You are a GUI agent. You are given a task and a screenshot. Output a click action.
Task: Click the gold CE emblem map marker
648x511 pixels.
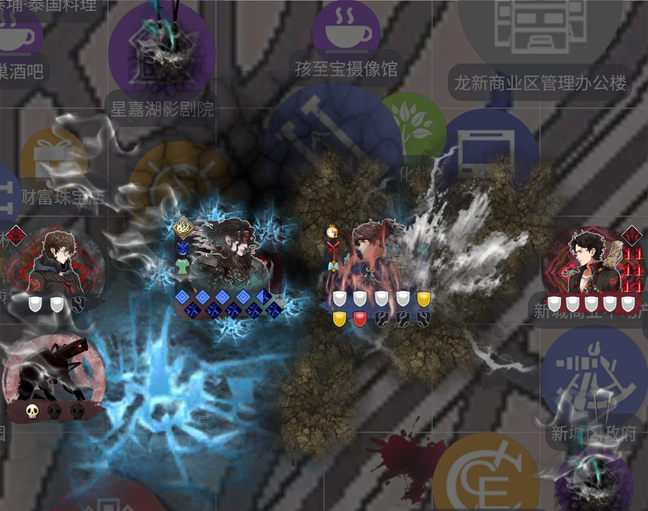(x=492, y=480)
